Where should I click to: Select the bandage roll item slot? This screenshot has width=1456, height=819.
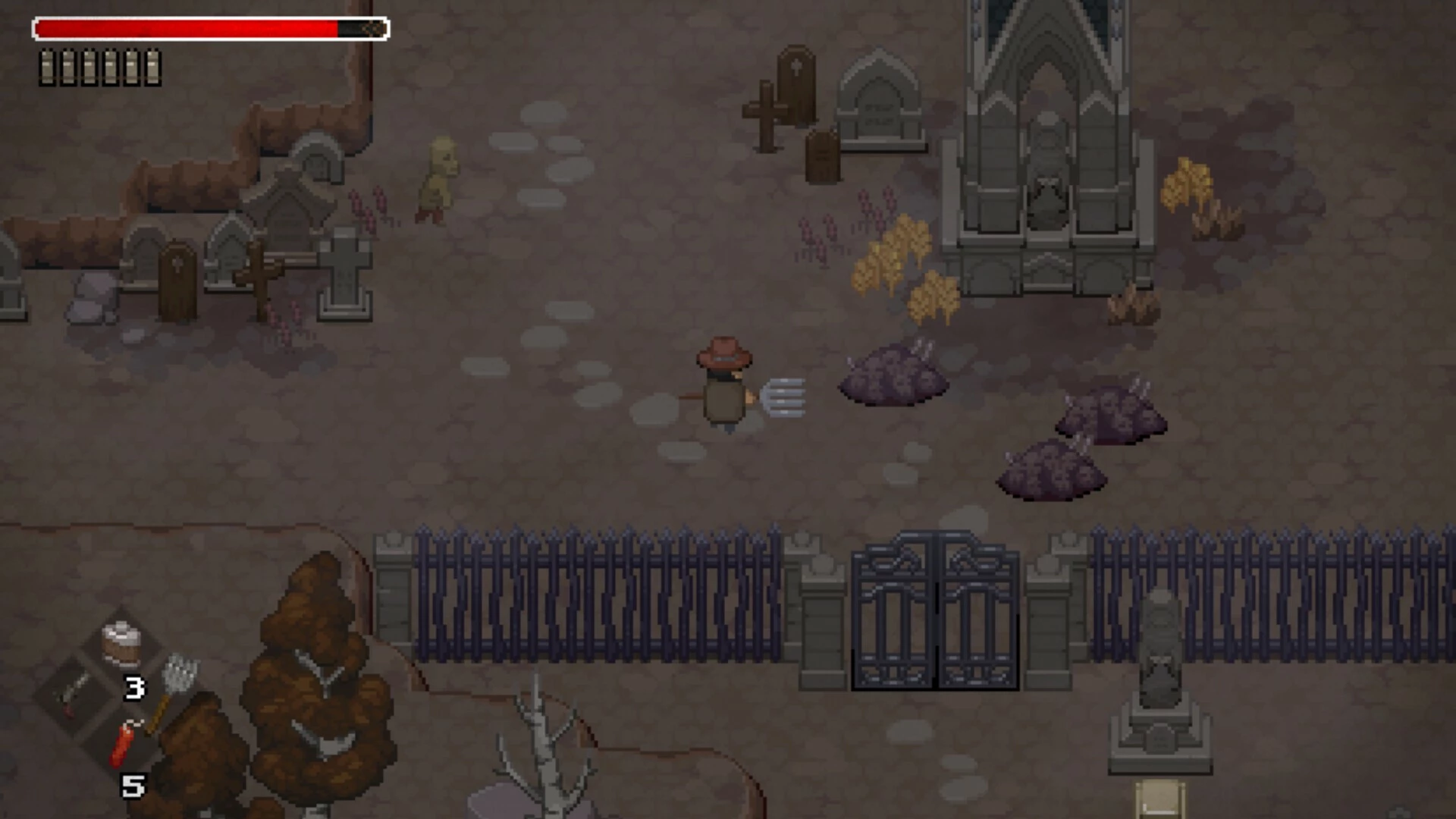tap(122, 643)
